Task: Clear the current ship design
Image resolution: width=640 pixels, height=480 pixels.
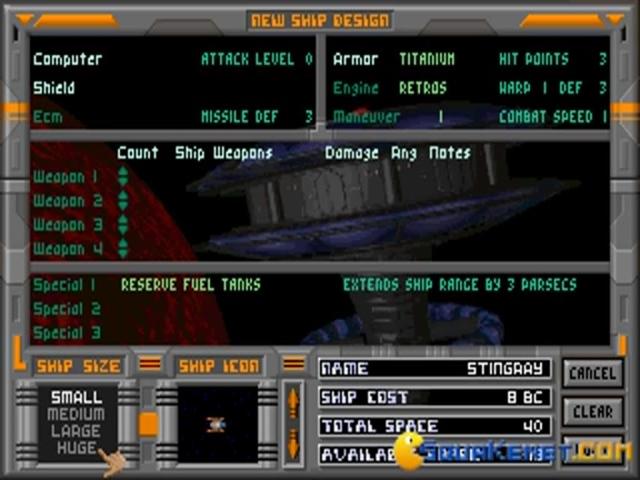Action: pos(591,411)
